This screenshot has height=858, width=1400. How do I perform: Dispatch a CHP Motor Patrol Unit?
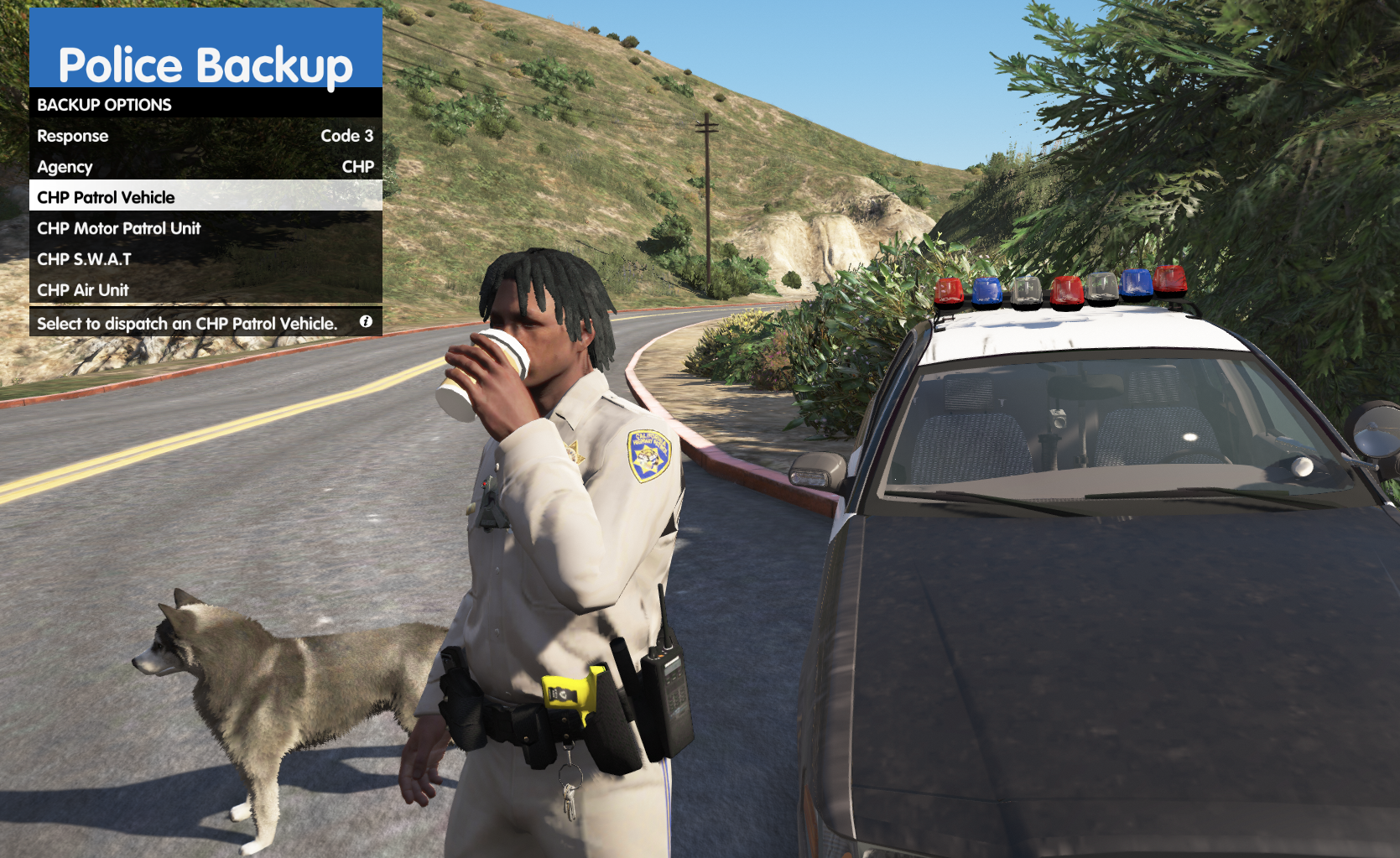pos(206,228)
